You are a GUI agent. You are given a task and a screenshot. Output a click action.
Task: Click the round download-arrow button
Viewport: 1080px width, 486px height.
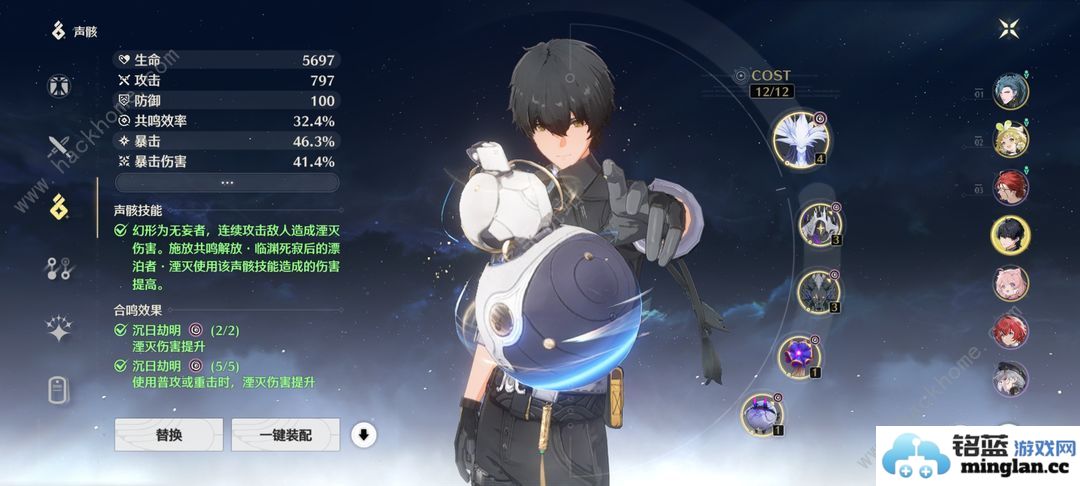[365, 435]
